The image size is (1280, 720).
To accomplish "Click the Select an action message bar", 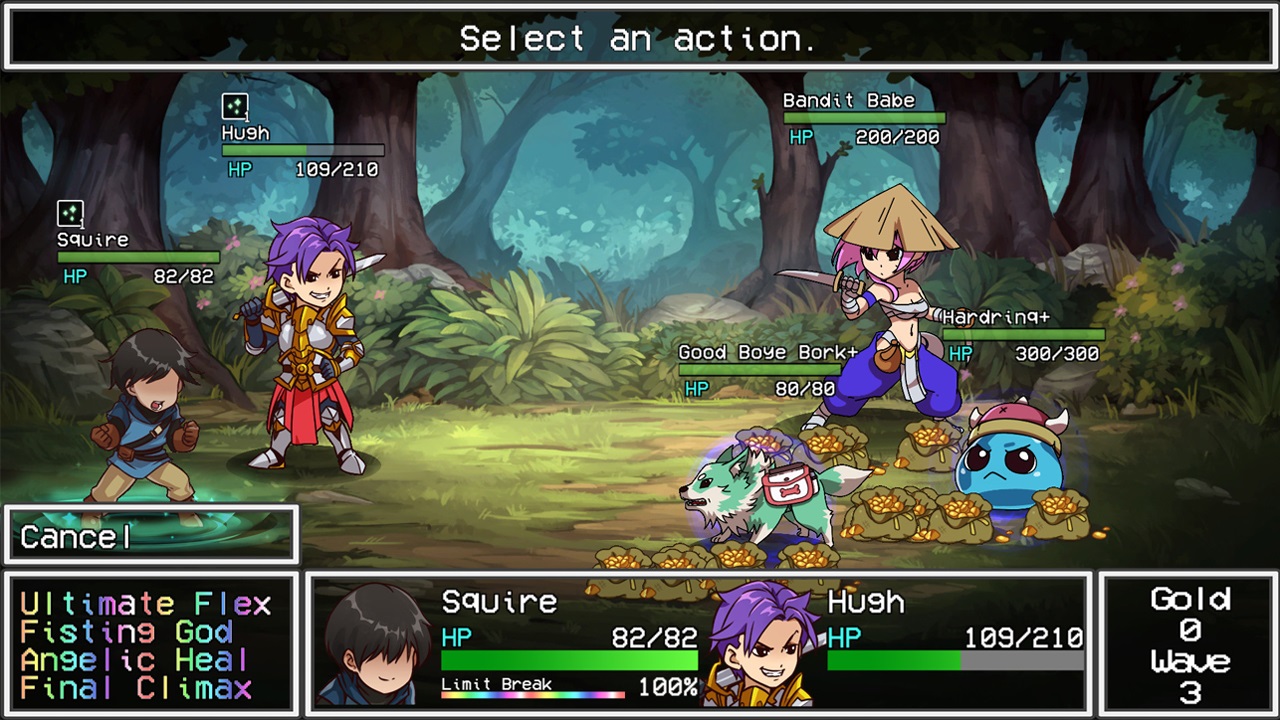I will coord(640,38).
